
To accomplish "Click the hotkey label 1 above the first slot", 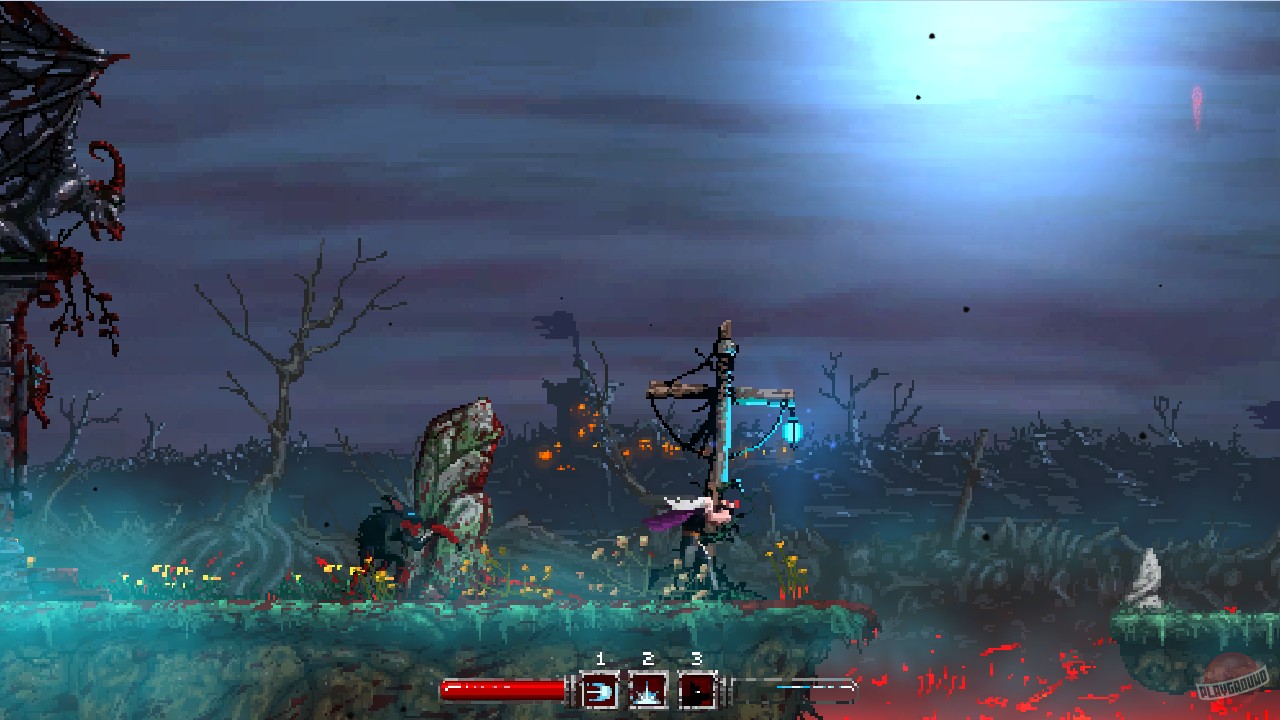I will [600, 660].
